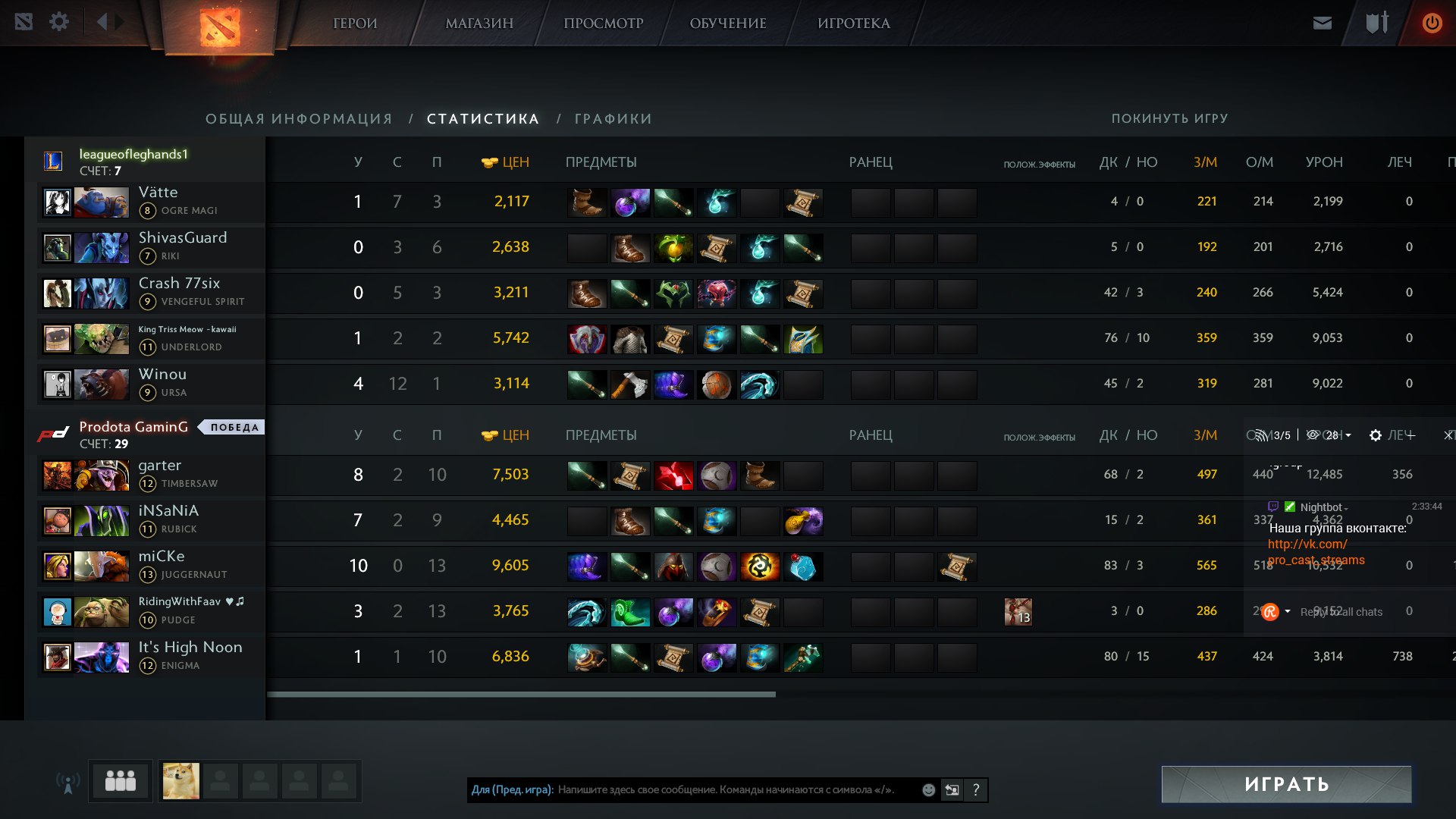Go to the Просмотр section

point(603,24)
